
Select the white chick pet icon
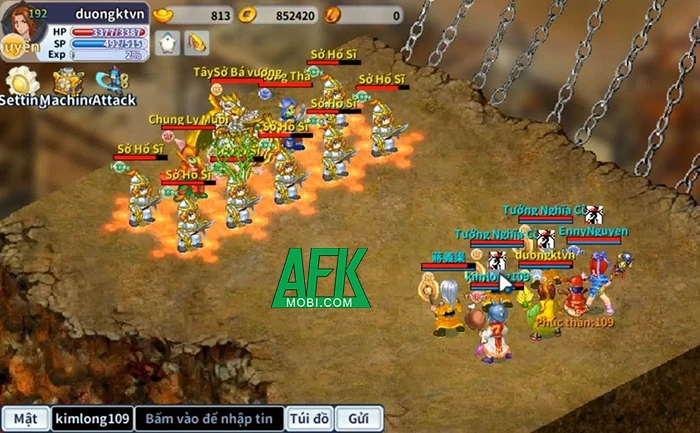click(168, 43)
